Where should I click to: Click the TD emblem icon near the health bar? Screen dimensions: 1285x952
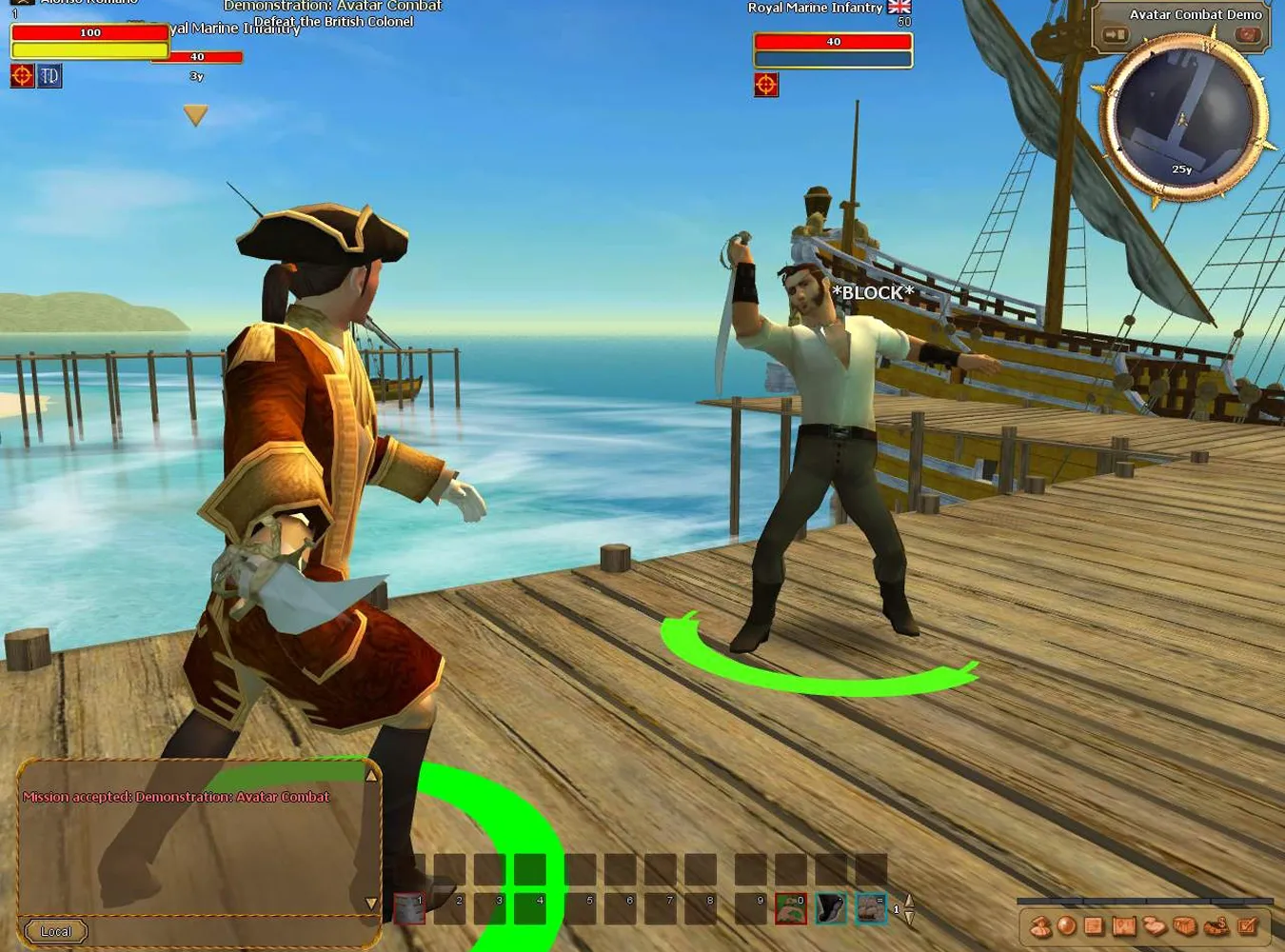click(49, 75)
